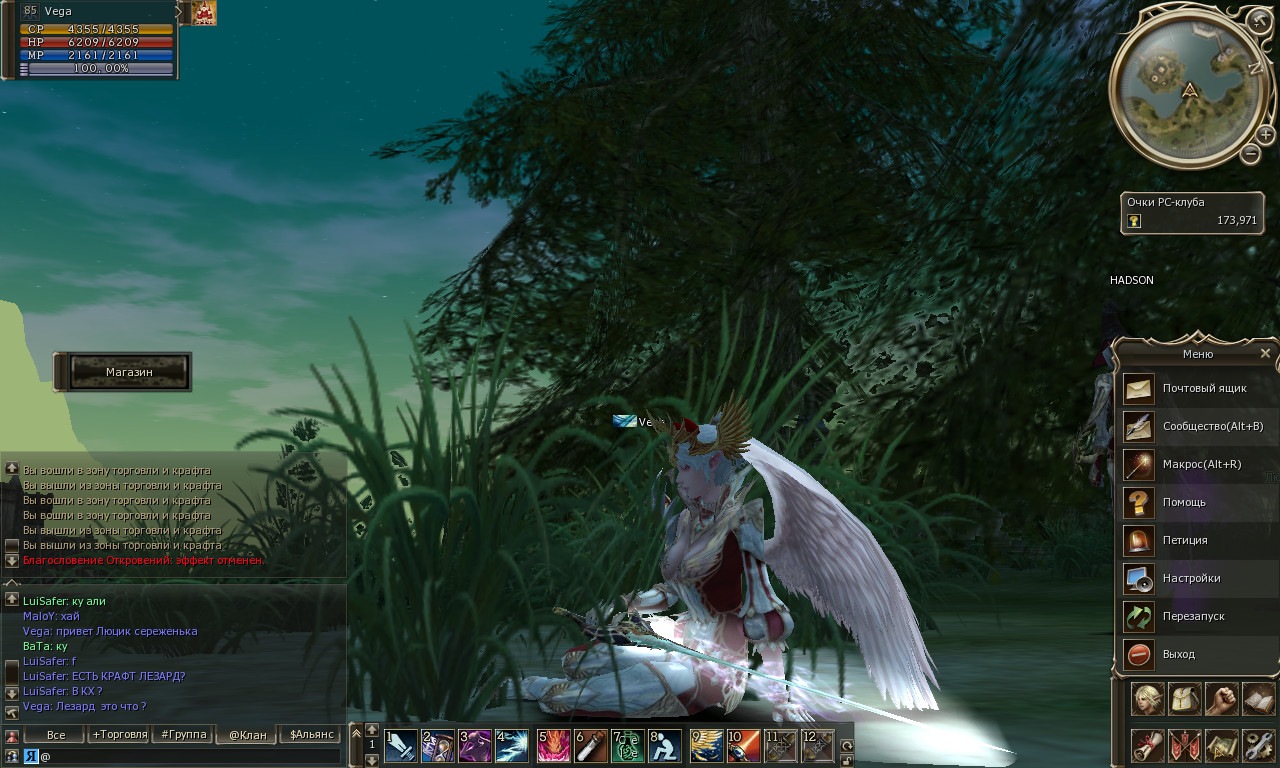The width and height of the screenshot is (1280, 768).
Task: Open the Магазин shop button
Action: point(122,372)
